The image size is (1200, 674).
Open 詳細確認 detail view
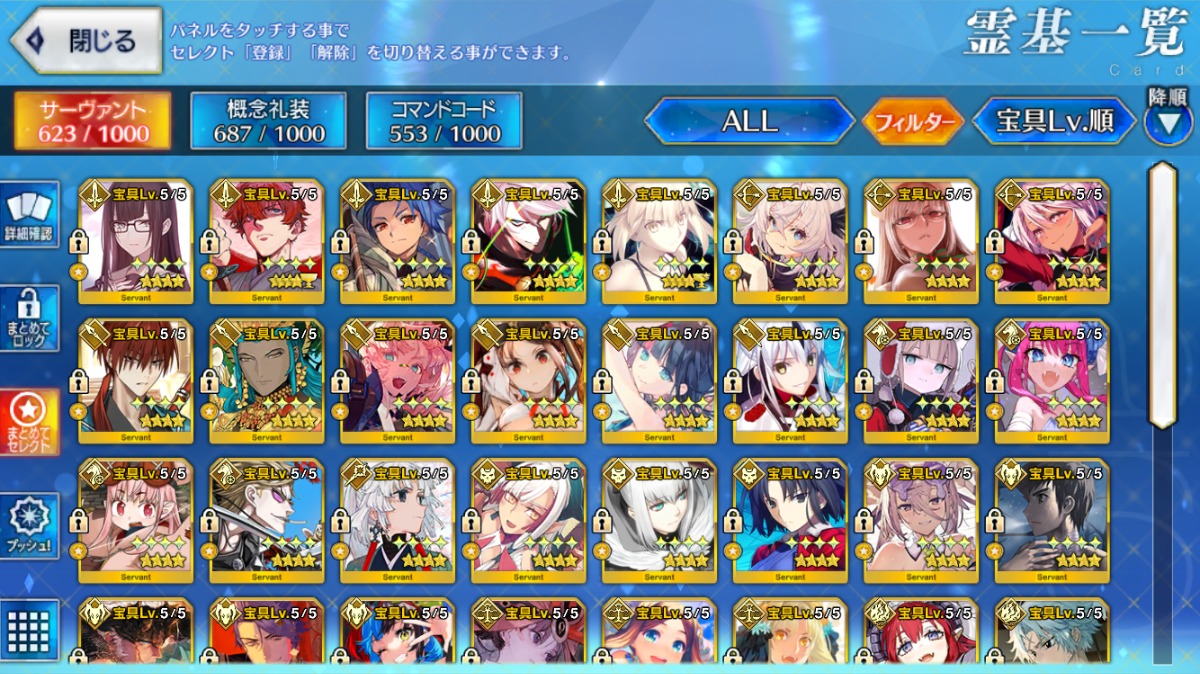point(30,215)
